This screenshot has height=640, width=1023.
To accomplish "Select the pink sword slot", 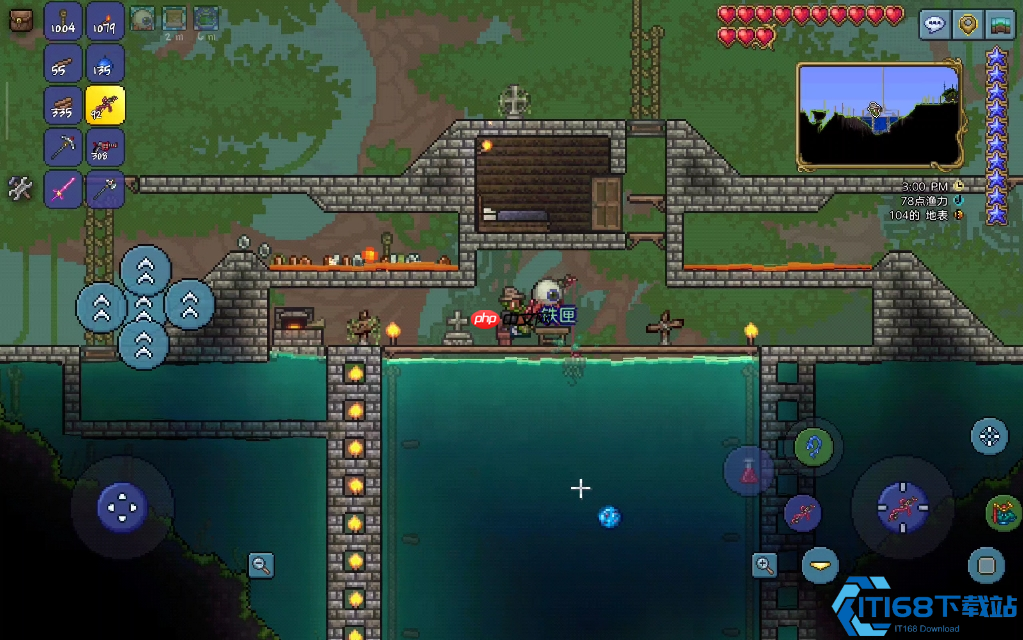I will pyautogui.click(x=63, y=188).
